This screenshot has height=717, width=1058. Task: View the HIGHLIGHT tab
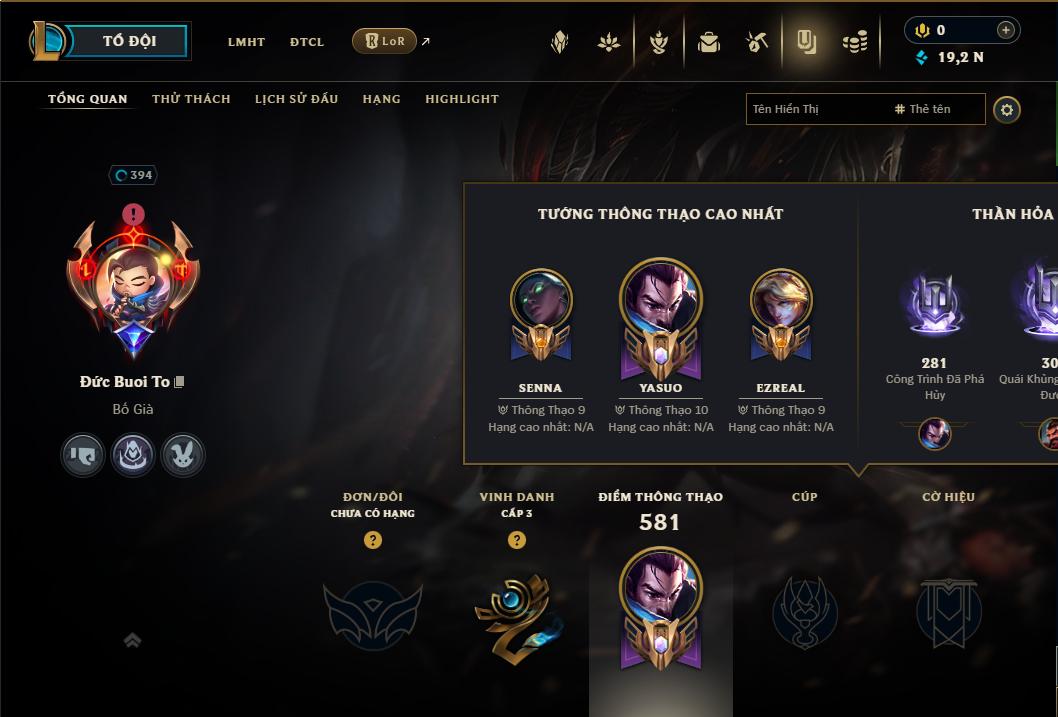coord(461,99)
